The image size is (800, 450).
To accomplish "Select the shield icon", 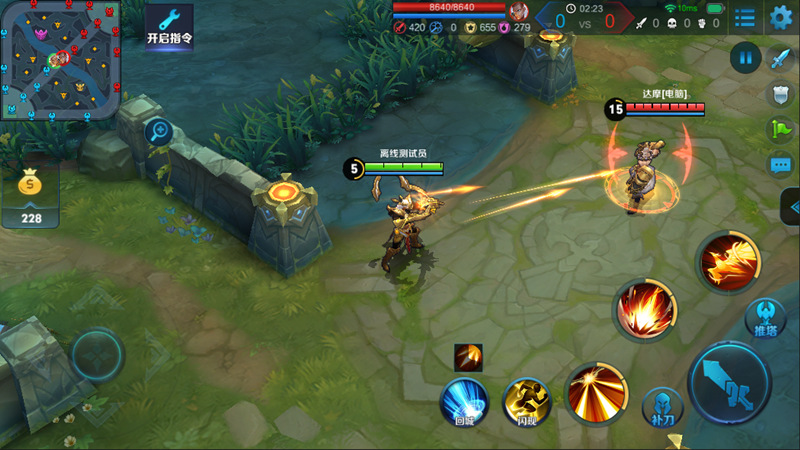I will (780, 94).
